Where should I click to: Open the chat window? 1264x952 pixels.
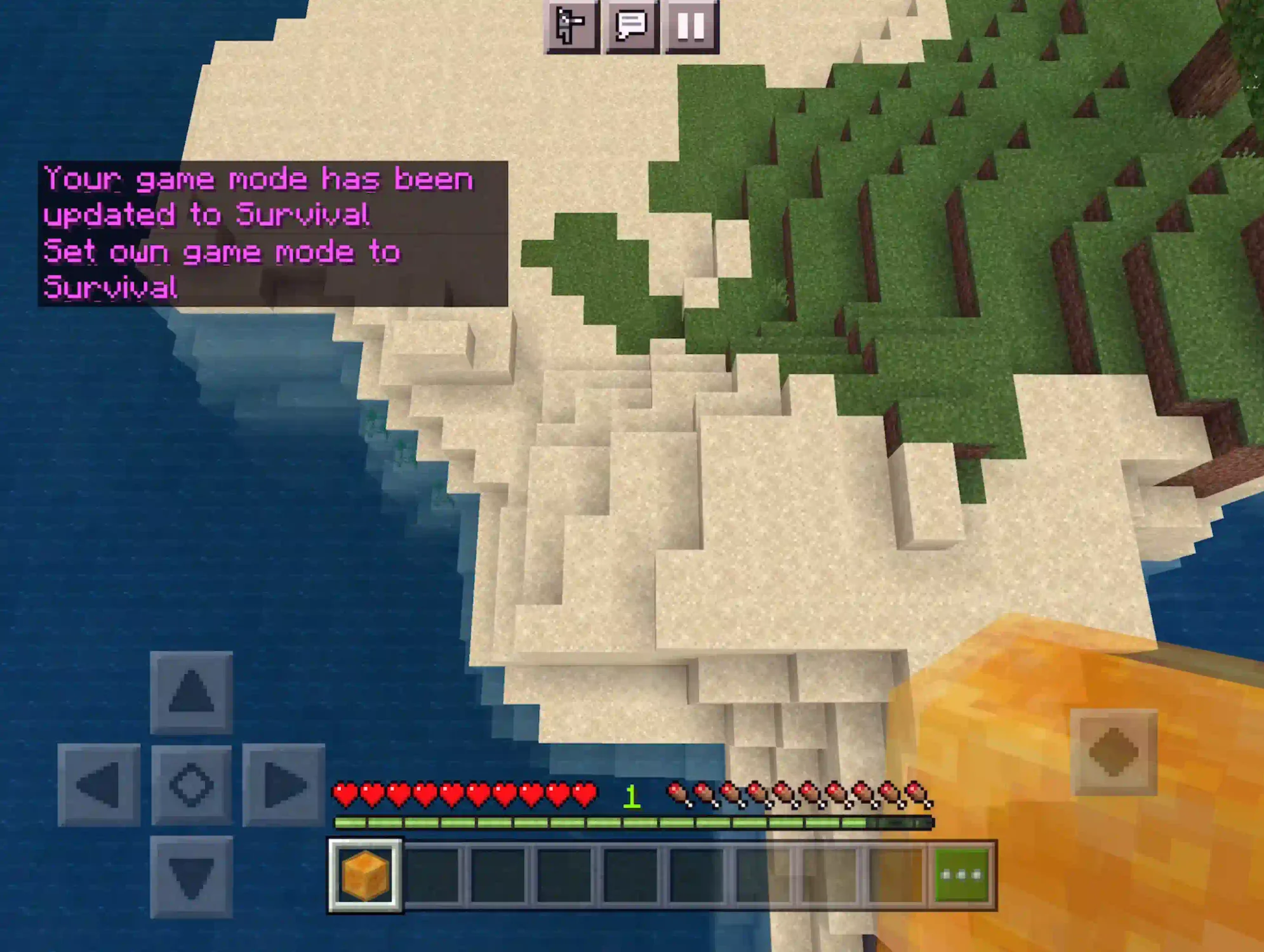coord(631,25)
